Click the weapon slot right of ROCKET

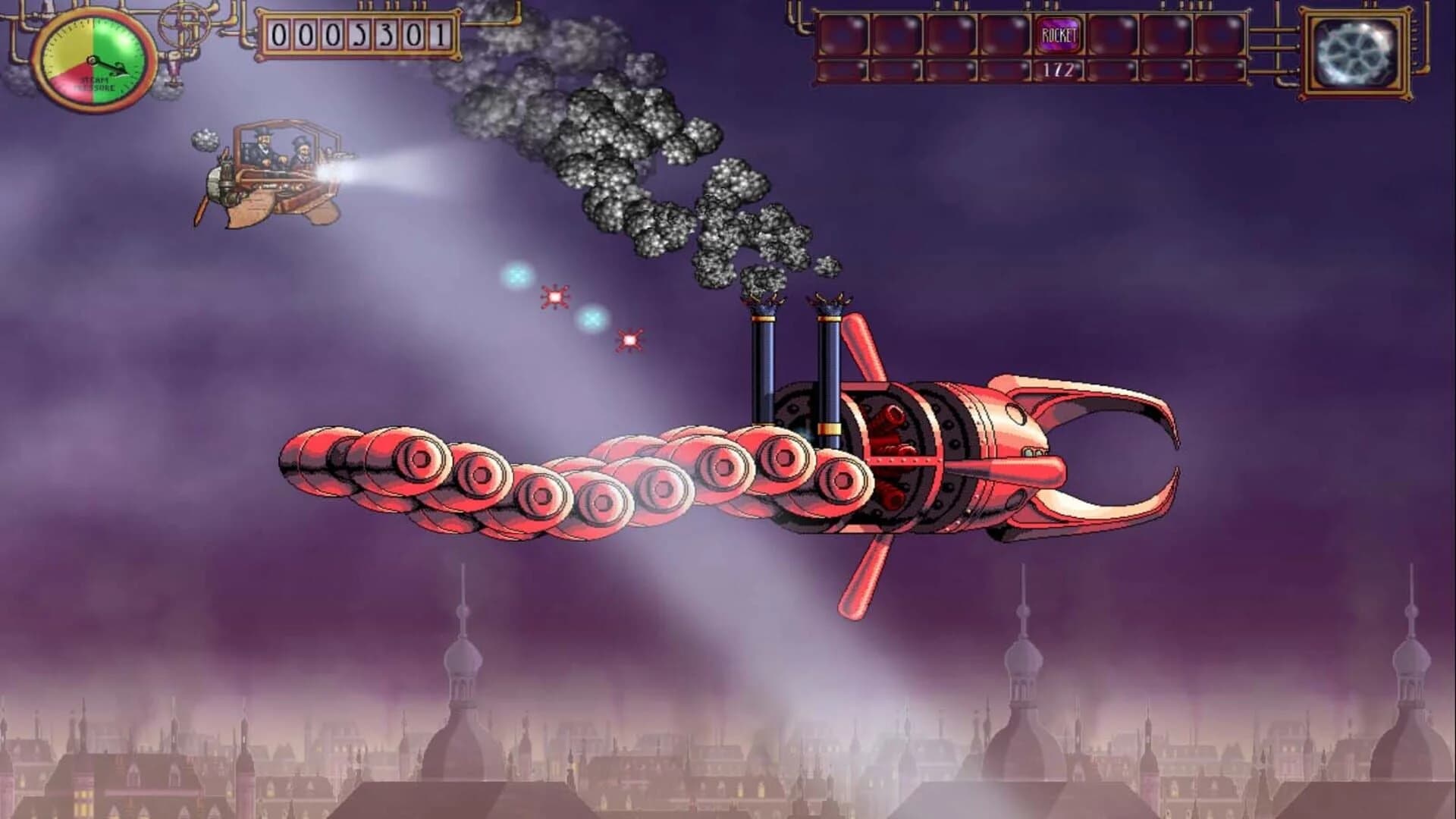(x=1115, y=34)
